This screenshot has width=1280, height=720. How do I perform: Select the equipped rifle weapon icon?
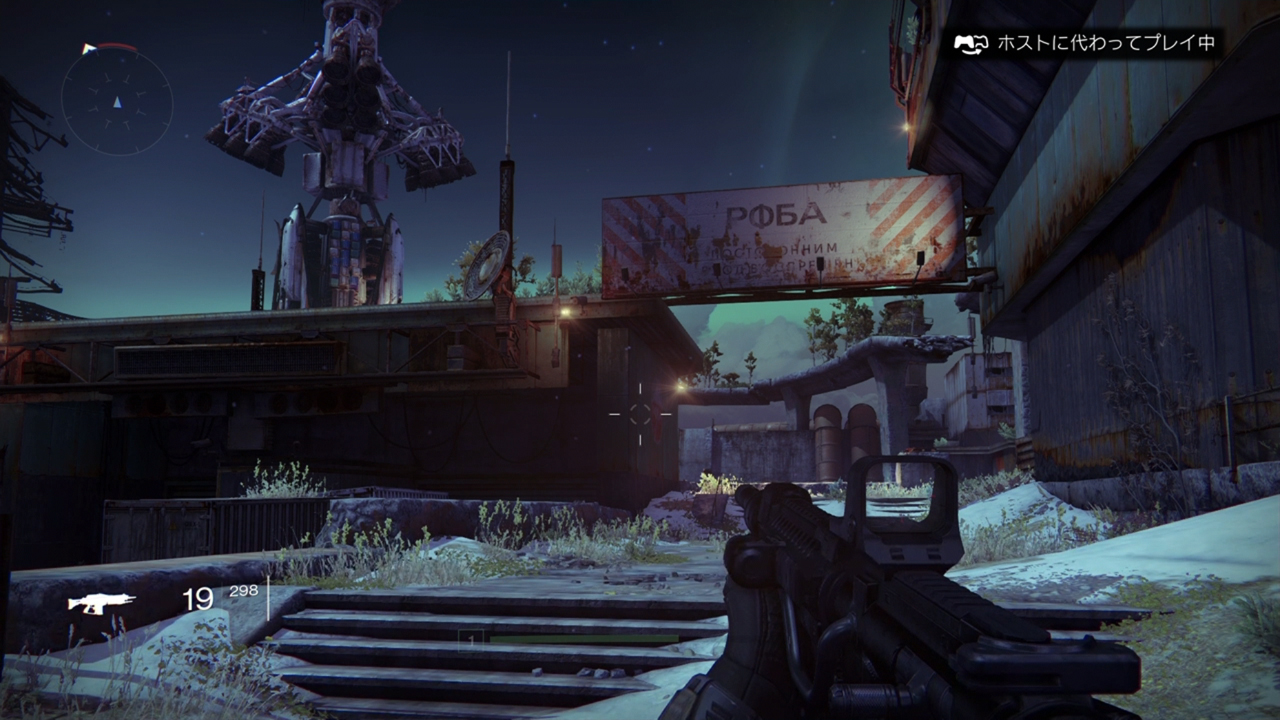(101, 602)
